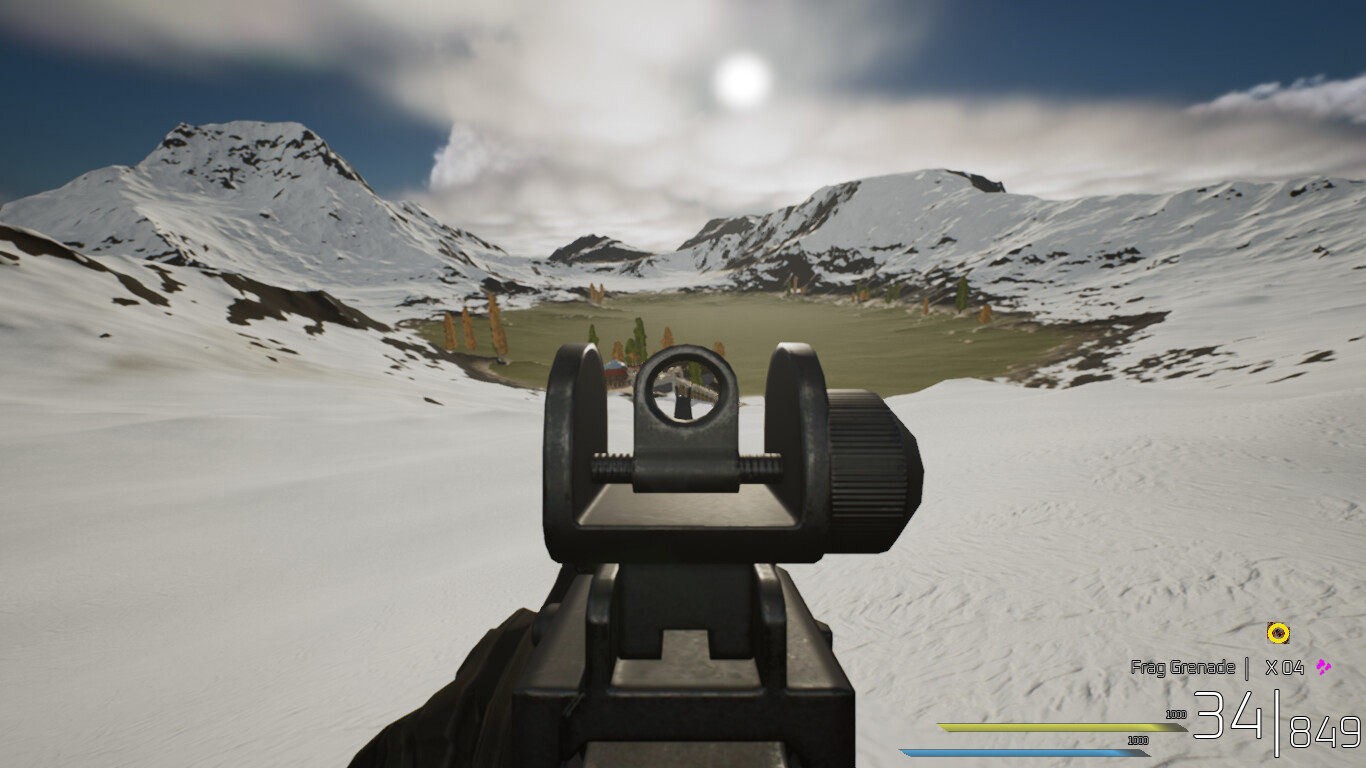Select the pink splatter perk icon
The image size is (1366, 768).
[1323, 666]
